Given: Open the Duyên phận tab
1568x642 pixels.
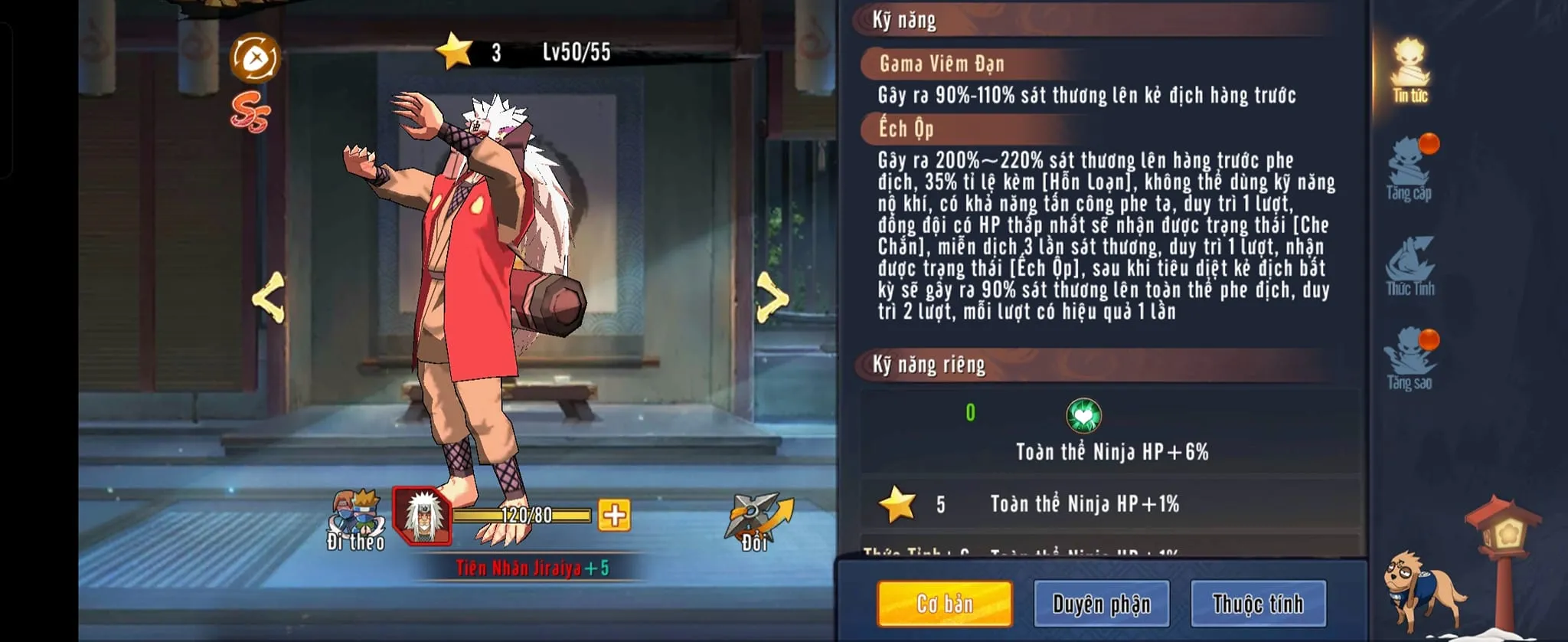Looking at the screenshot, I should (x=1101, y=604).
